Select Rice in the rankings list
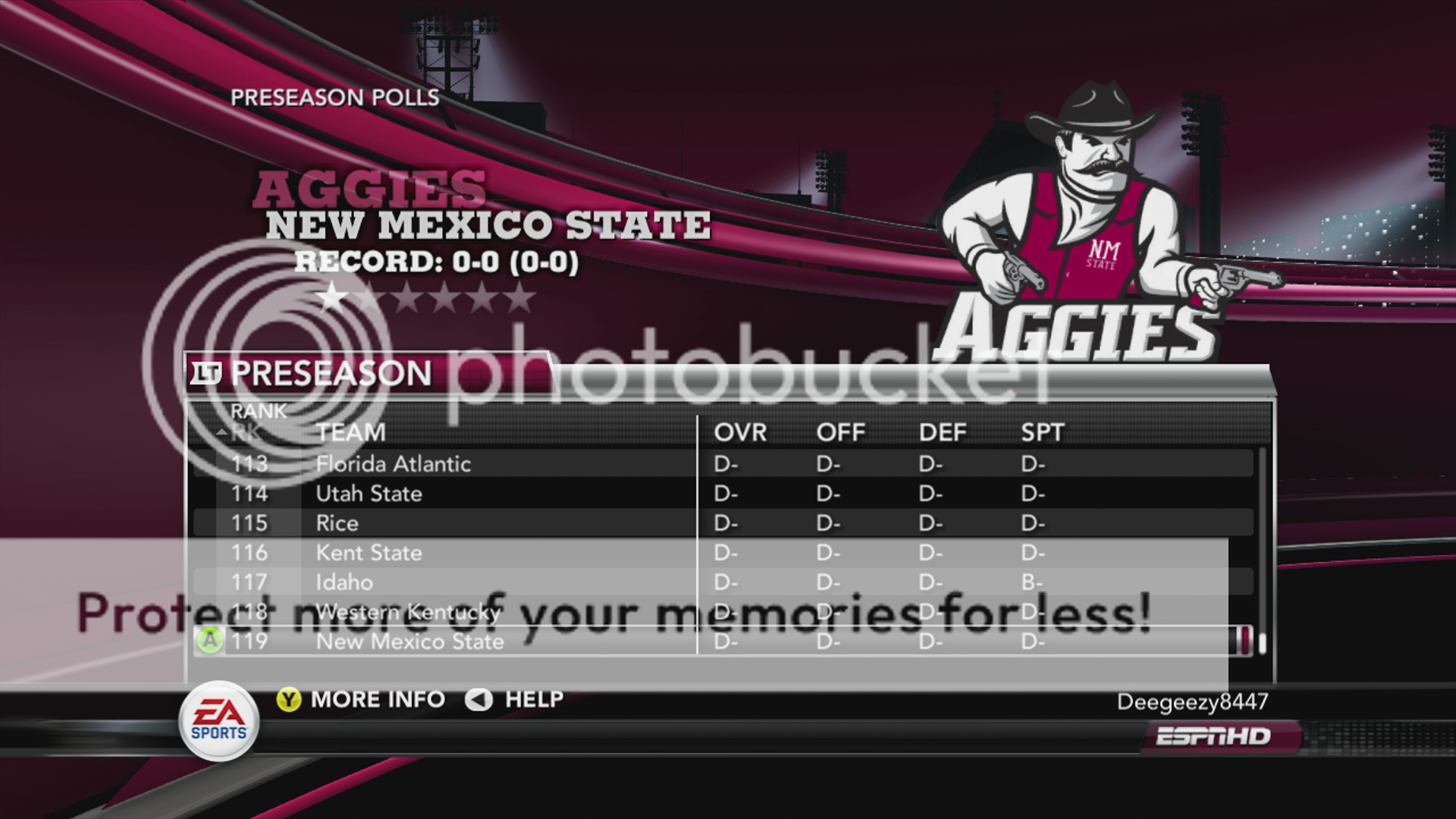This screenshot has width=1456, height=819. coord(337,523)
